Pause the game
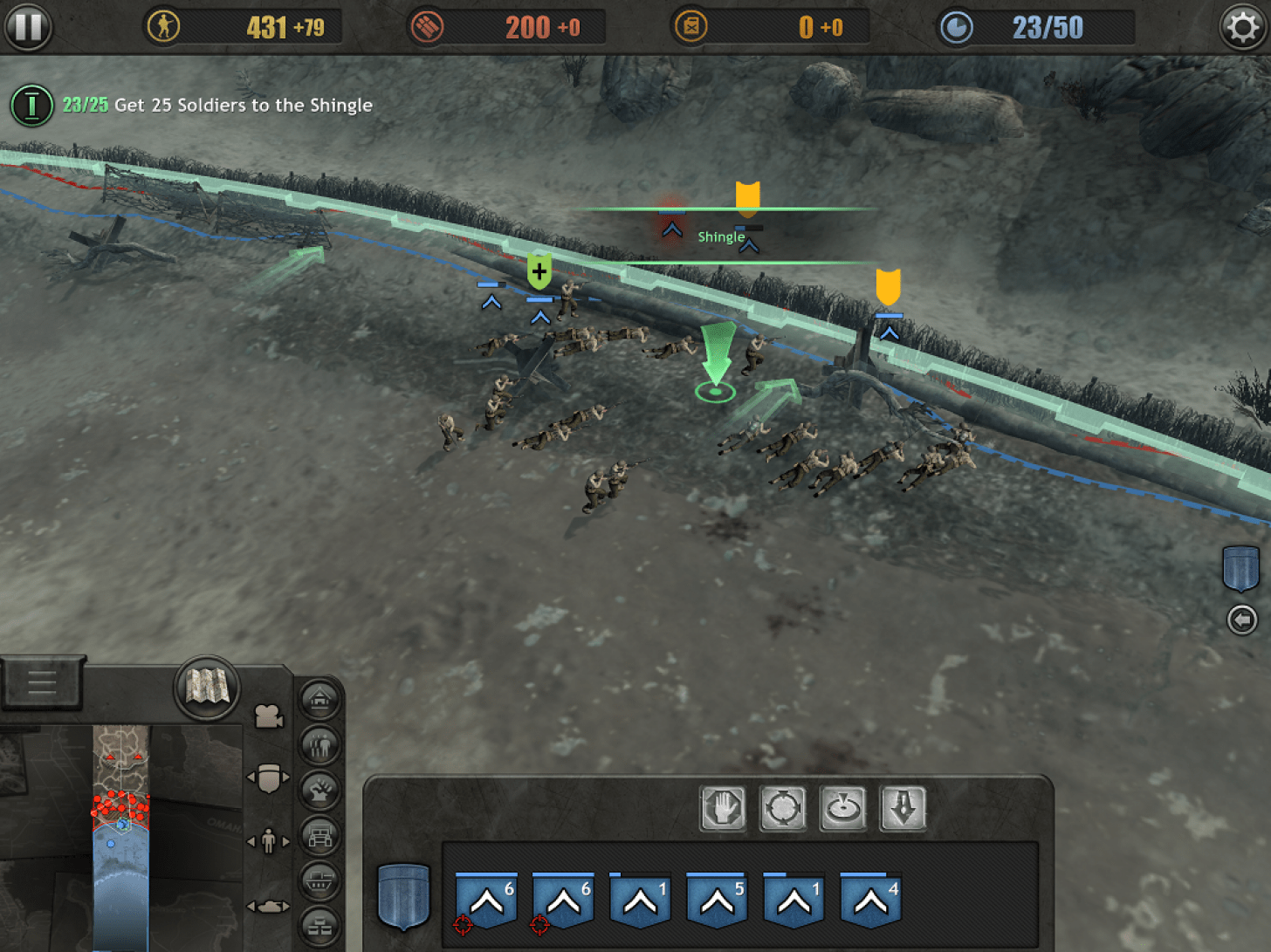Screen dimensions: 1271x952 28,27
